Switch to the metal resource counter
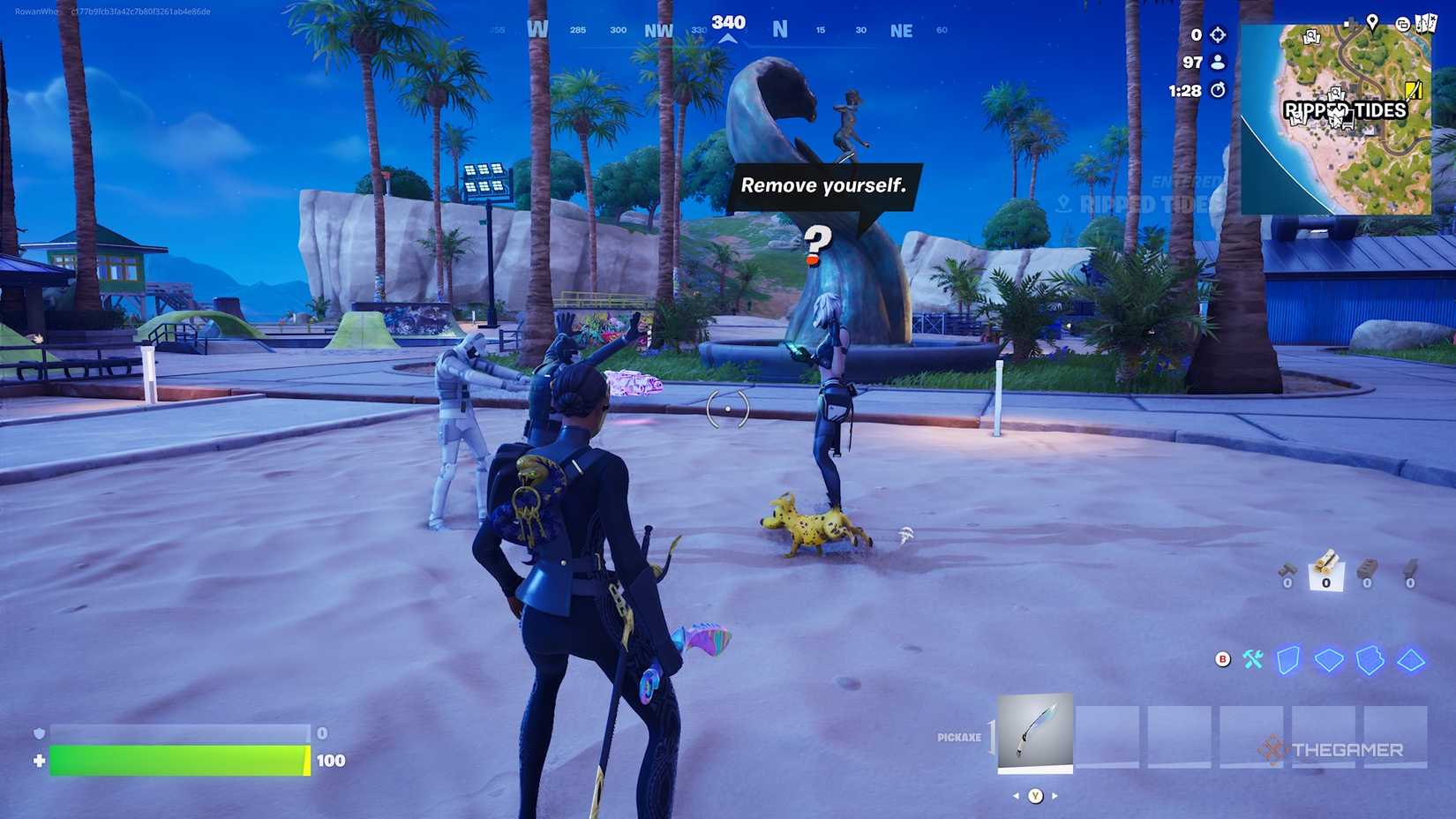This screenshot has width=1456, height=819. [x=1410, y=572]
